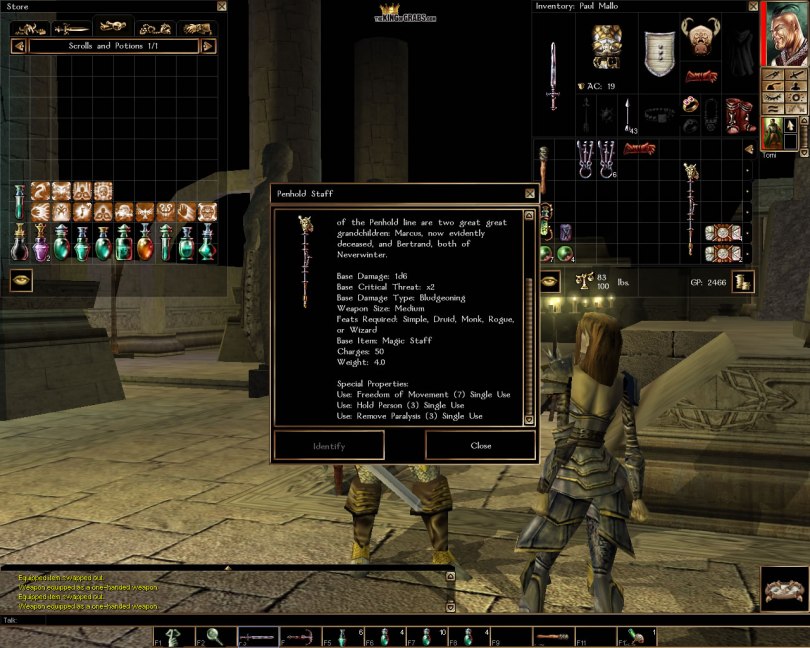Image resolution: width=810 pixels, height=648 pixels.
Task: Close the Penhold Staff description window
Action: (529, 193)
